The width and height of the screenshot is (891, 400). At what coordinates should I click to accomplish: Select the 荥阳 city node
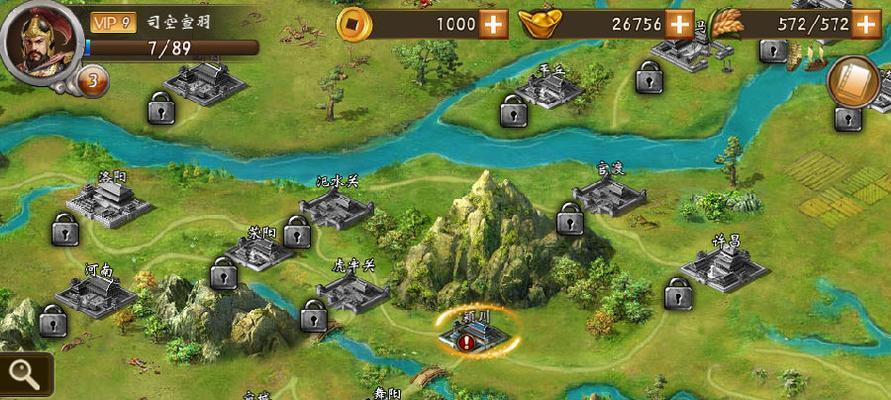point(260,250)
